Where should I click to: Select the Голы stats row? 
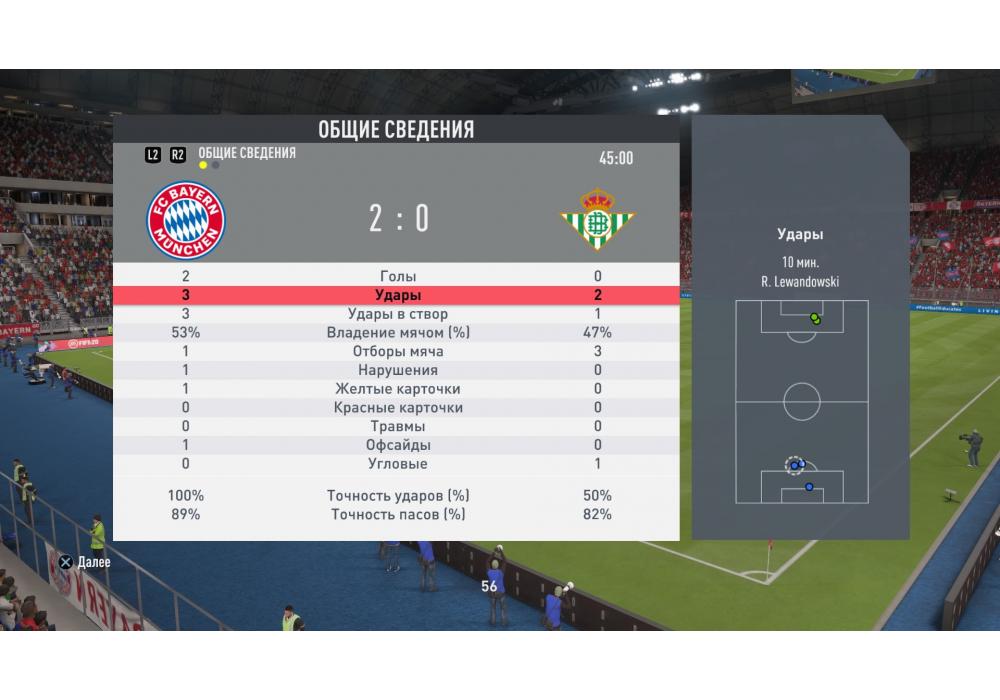398,277
